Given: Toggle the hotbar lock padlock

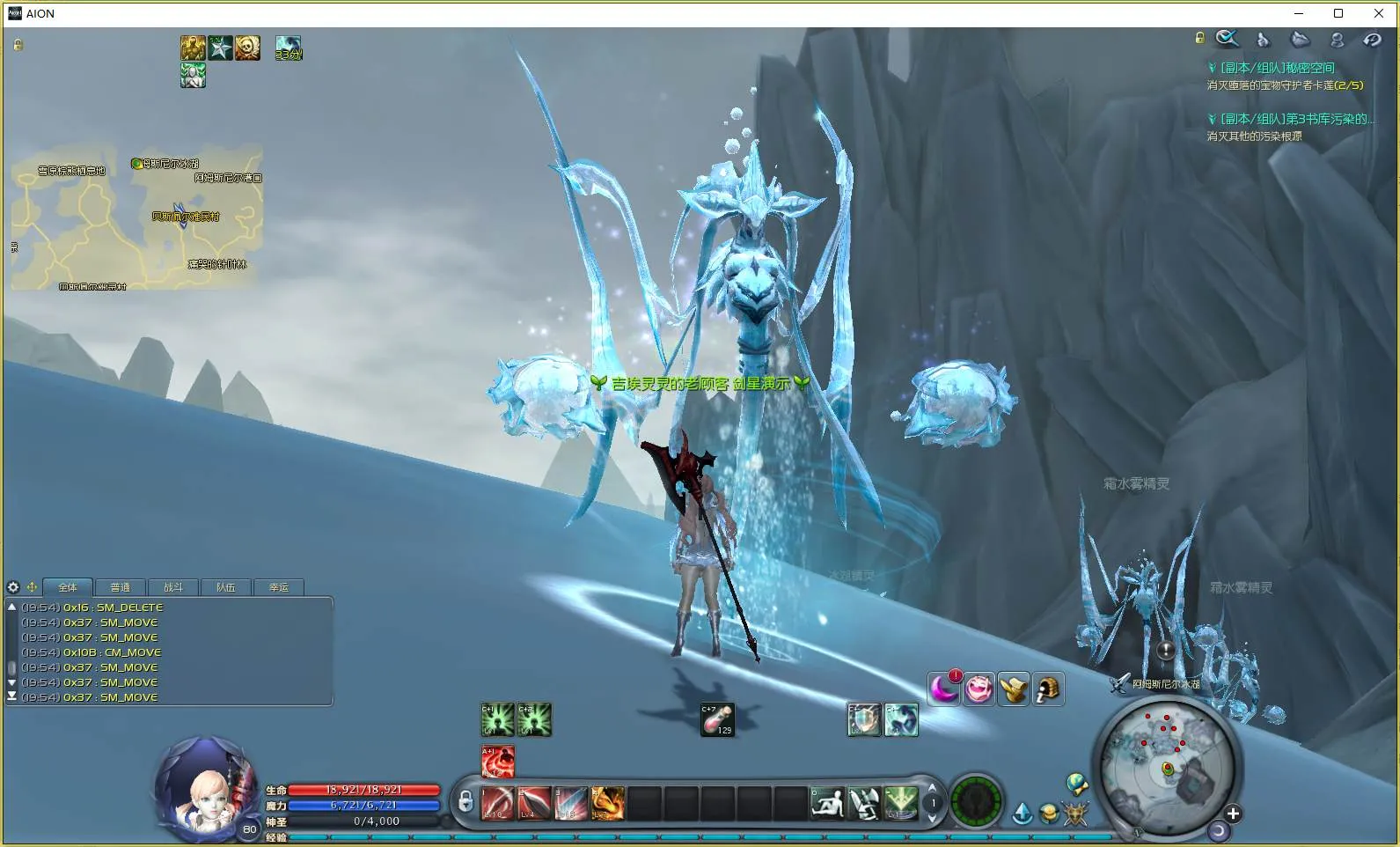Looking at the screenshot, I should (x=465, y=802).
